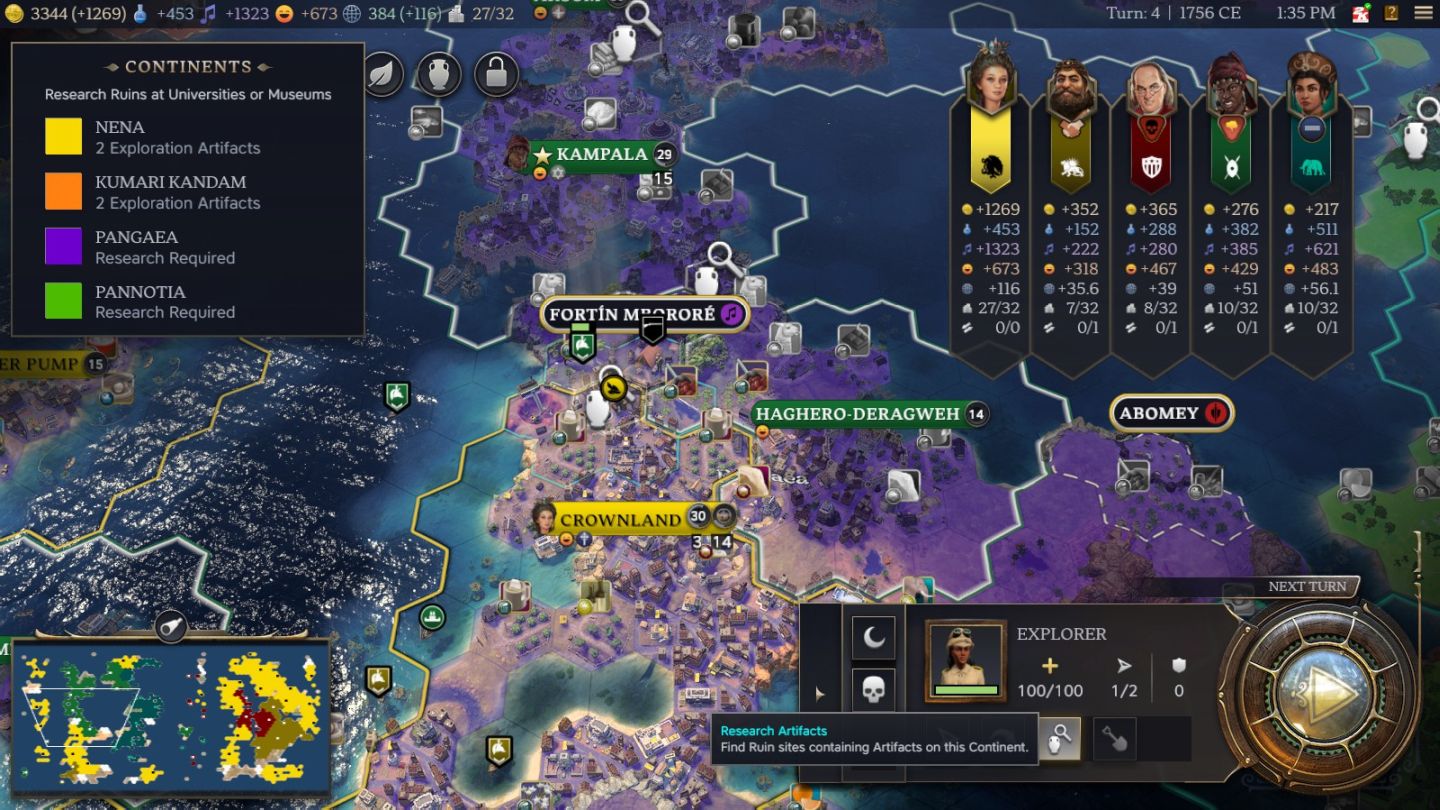Open the padlock icon button
1440x810 pixels.
(497, 75)
